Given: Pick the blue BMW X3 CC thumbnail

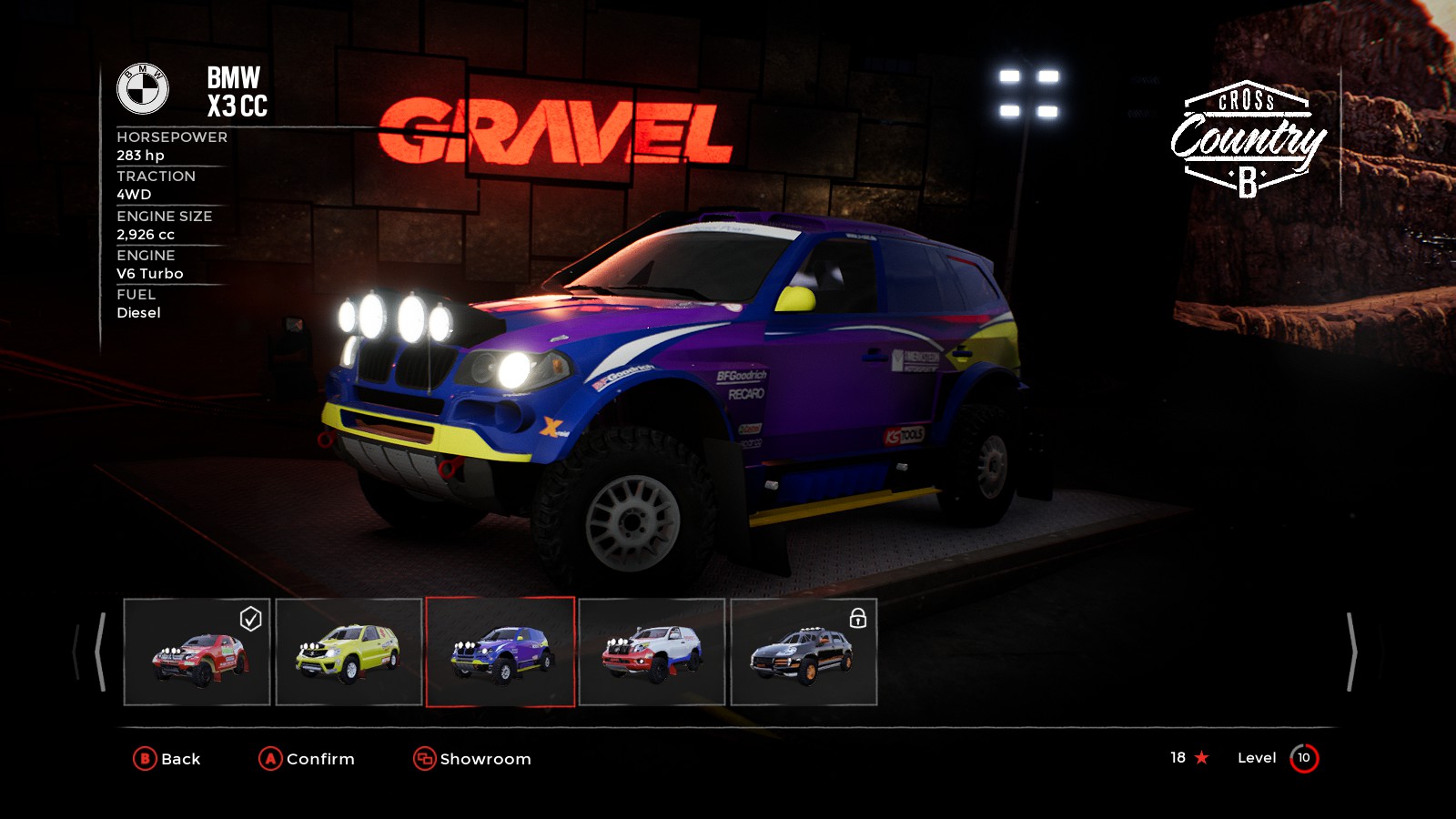Looking at the screenshot, I should click(x=500, y=652).
